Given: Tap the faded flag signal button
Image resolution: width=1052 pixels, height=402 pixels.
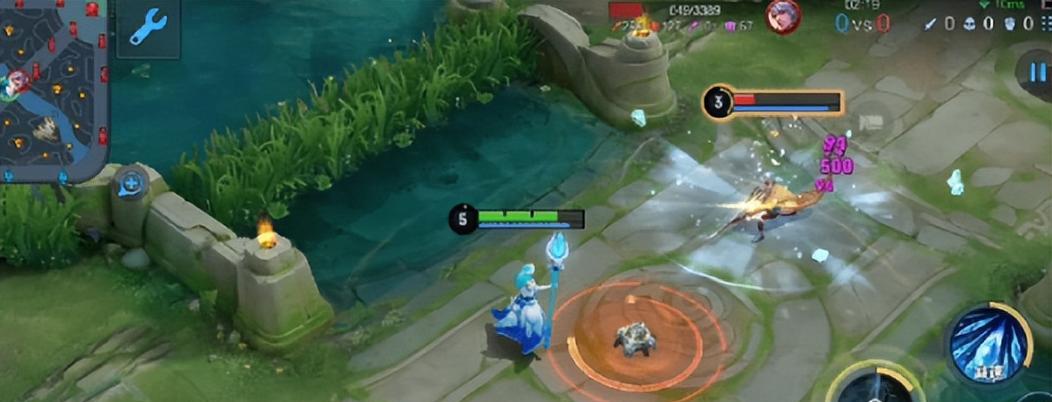Looking at the screenshot, I should (x=872, y=122).
